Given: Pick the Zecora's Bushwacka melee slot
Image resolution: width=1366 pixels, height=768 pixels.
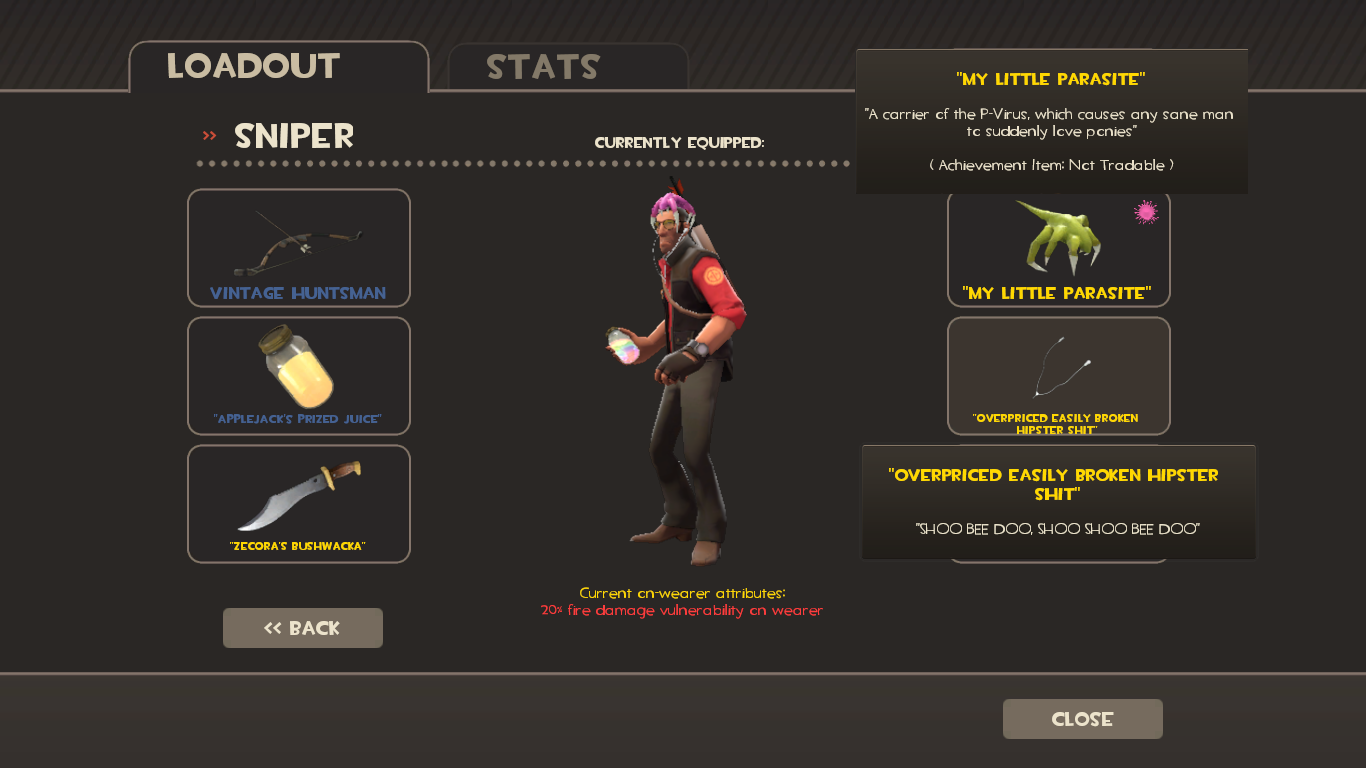Looking at the screenshot, I should 298,503.
